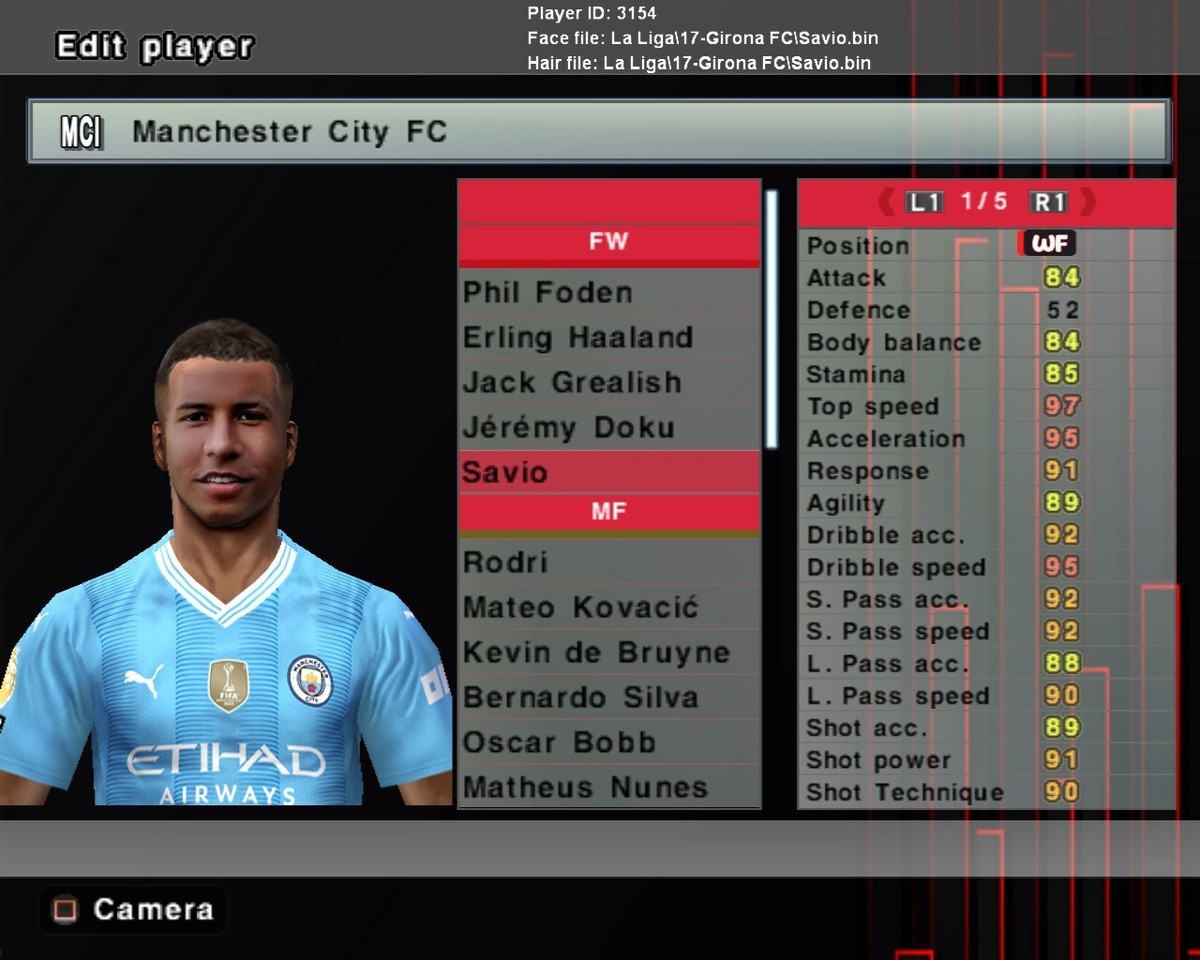Screen dimensions: 1200x960
Task: Go to the next stats page arrow
Action: pyautogui.click(x=1088, y=203)
